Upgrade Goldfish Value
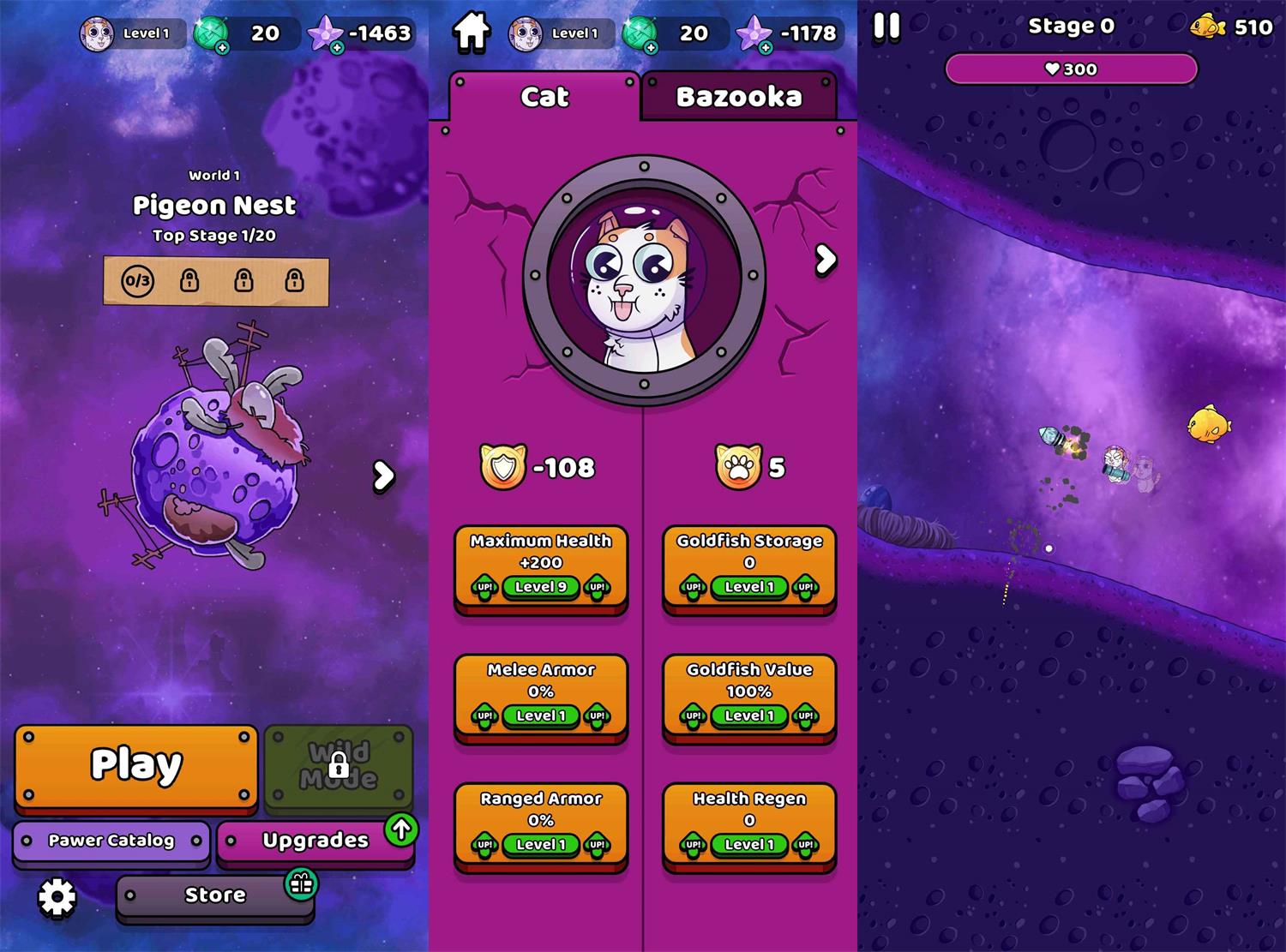Image resolution: width=1286 pixels, height=952 pixels. point(749,696)
